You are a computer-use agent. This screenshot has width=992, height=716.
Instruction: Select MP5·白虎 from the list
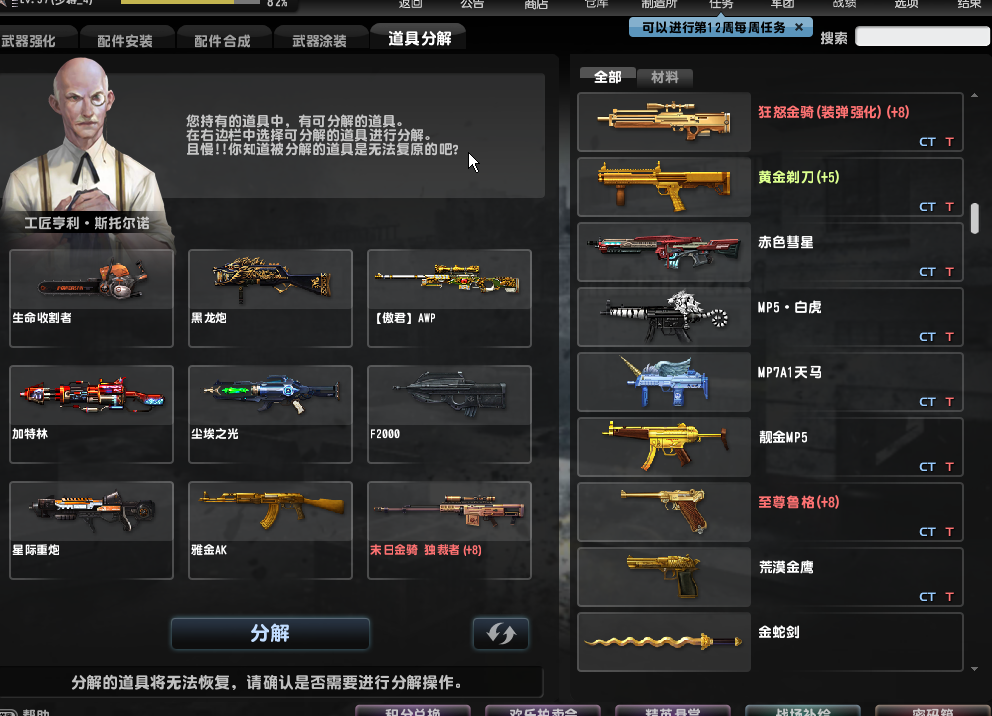770,317
